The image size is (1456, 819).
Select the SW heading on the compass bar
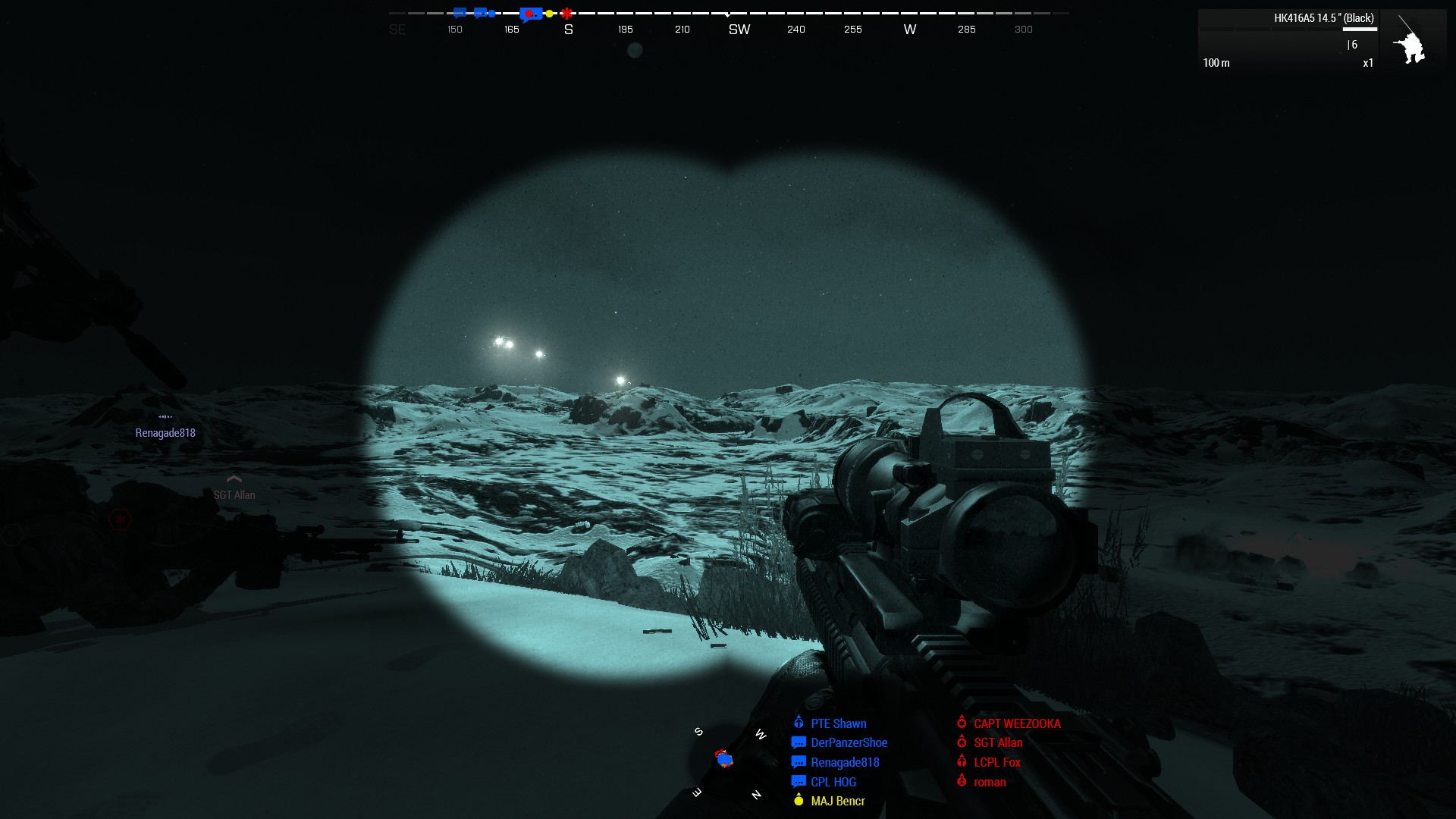(x=739, y=29)
